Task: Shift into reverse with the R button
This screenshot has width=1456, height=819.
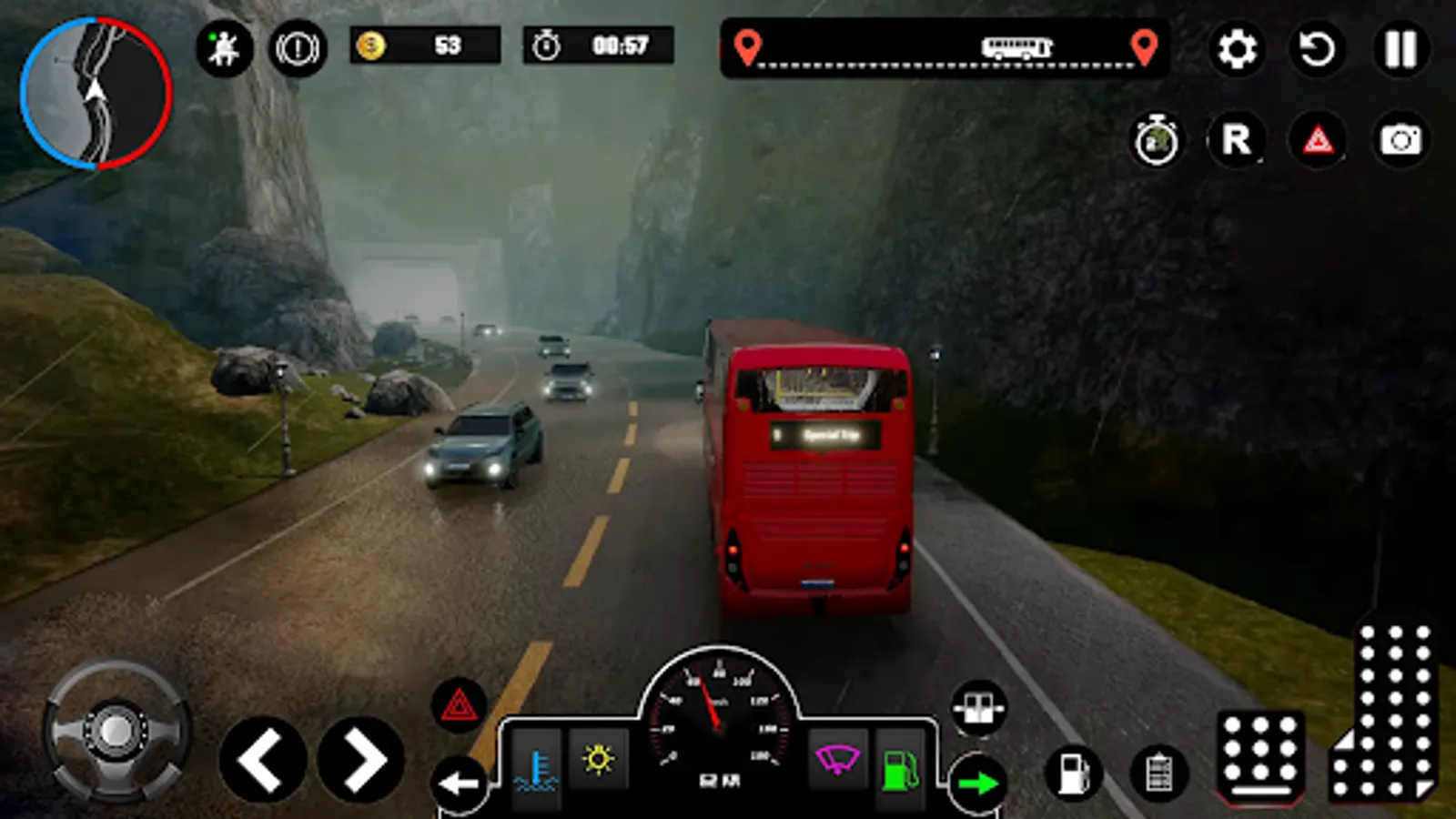Action: (1237, 140)
